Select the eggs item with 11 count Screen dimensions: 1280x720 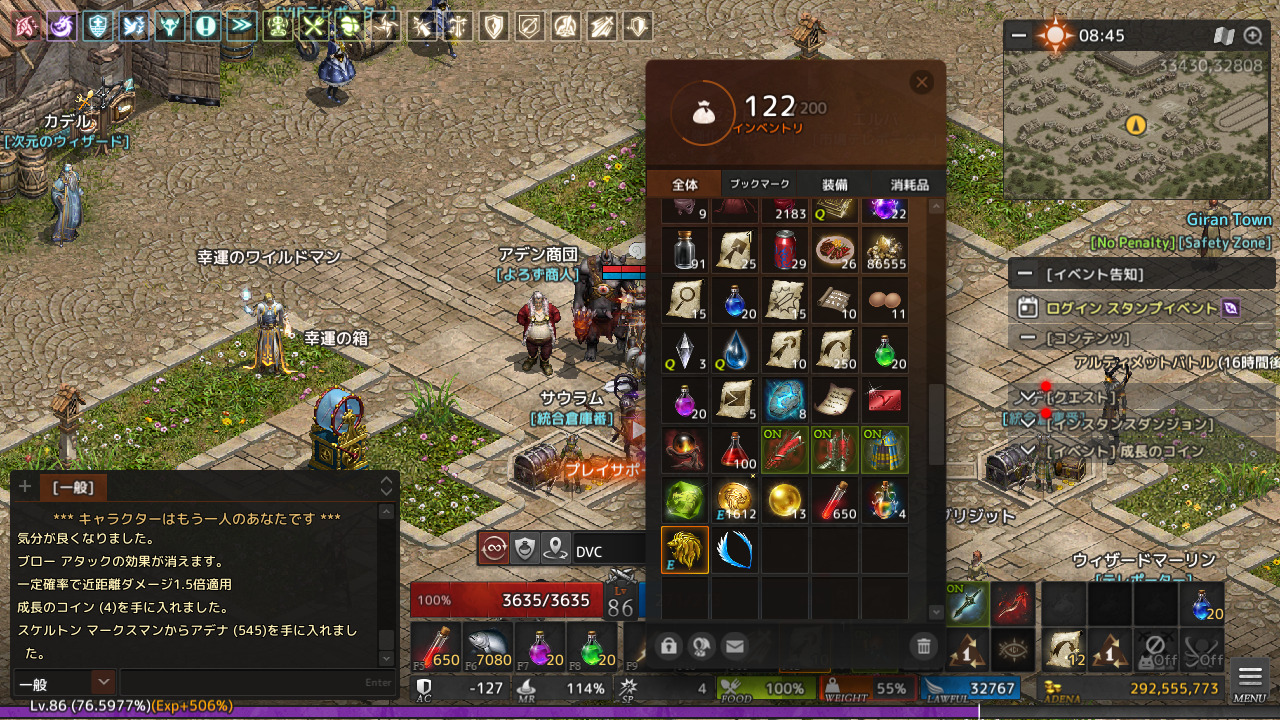(x=885, y=300)
